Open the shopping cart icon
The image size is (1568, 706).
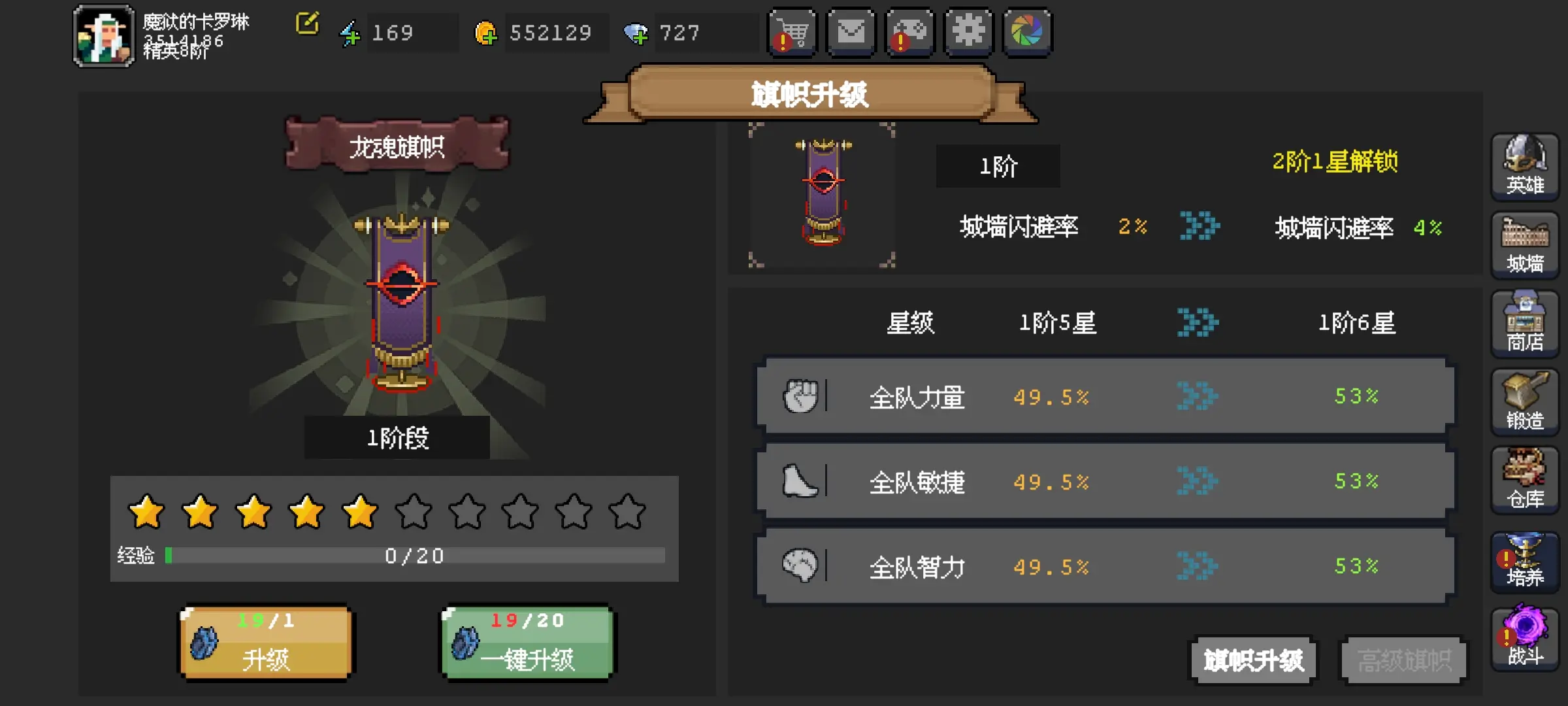[792, 33]
